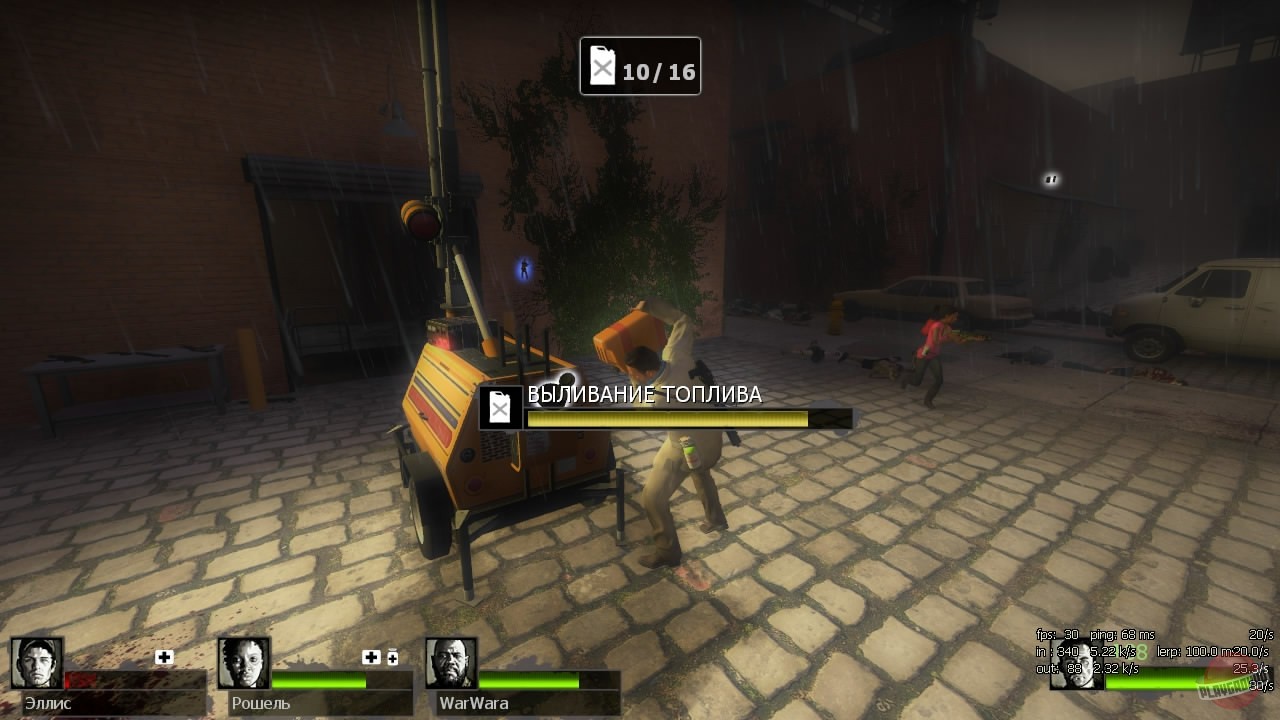1280x720 pixels.
Task: Select the defibrillator icon next to Рошель's medkit
Action: click(x=392, y=658)
